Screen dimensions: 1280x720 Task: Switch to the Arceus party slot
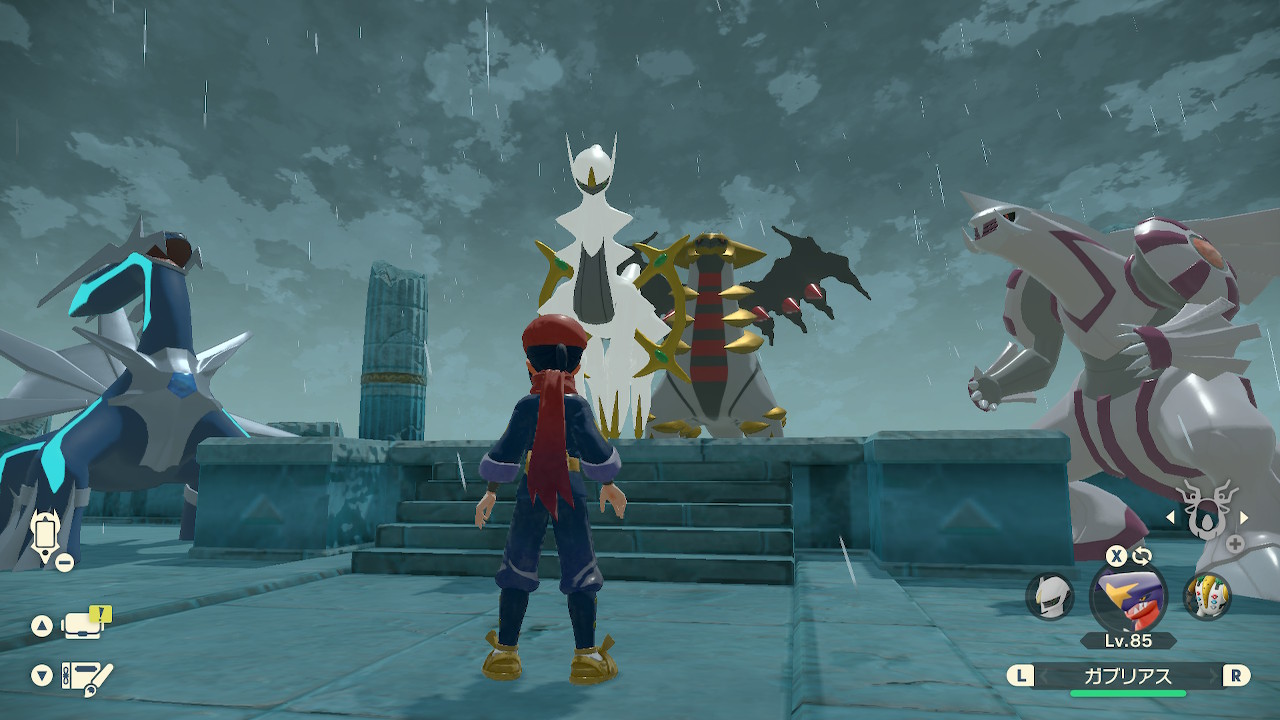point(1050,597)
